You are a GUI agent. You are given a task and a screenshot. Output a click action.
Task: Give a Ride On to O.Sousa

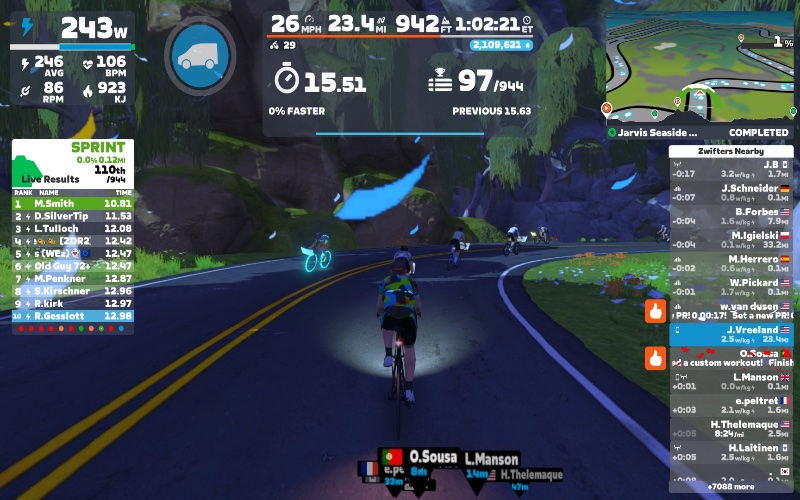click(655, 357)
